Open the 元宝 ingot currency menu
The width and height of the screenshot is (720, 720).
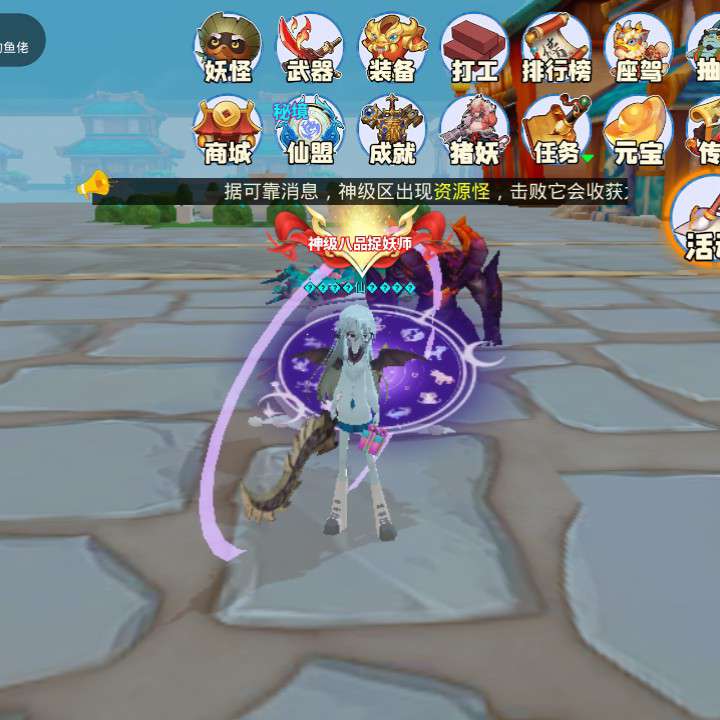[639, 130]
